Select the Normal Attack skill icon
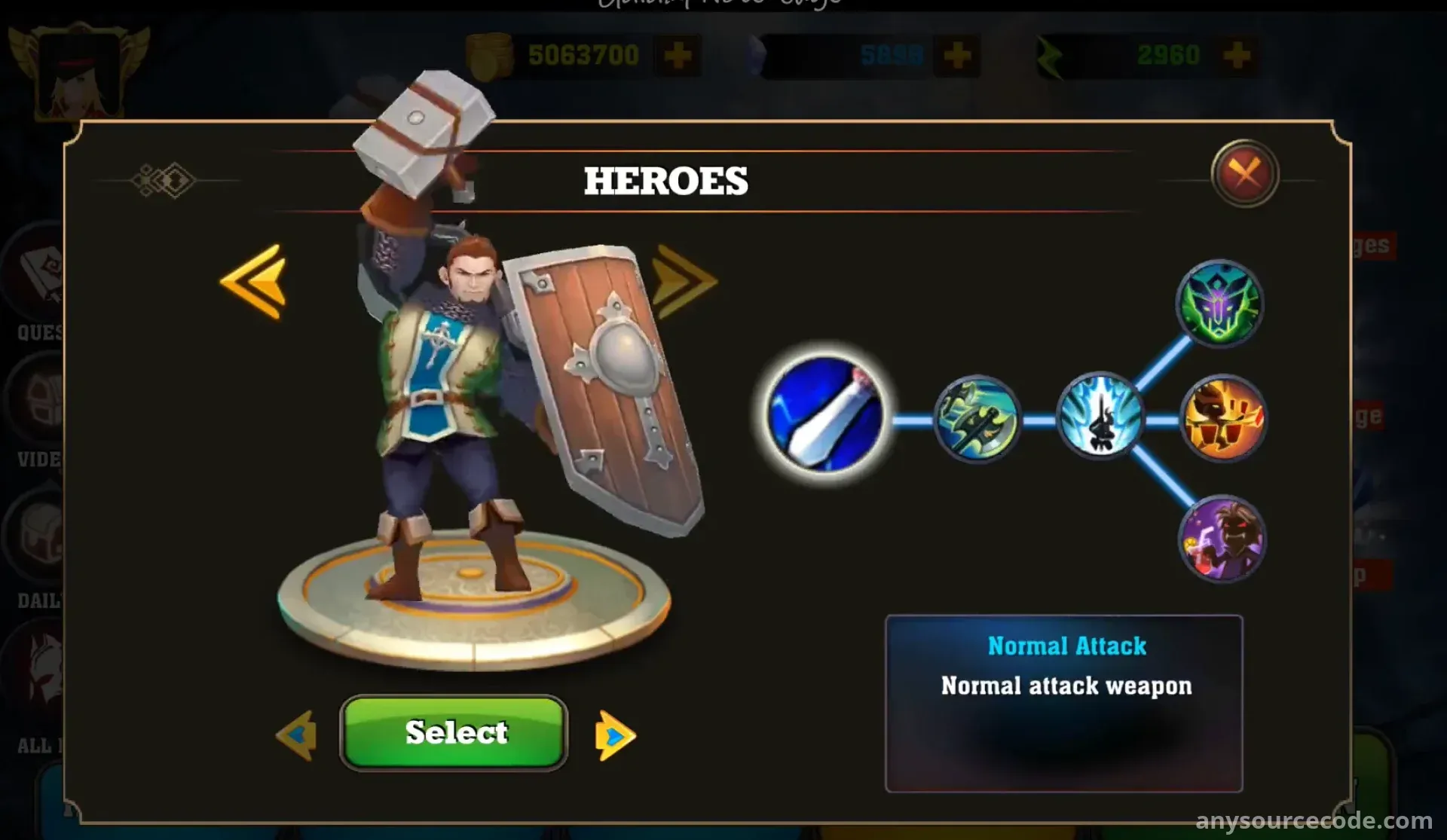The image size is (1447, 840). tap(826, 415)
